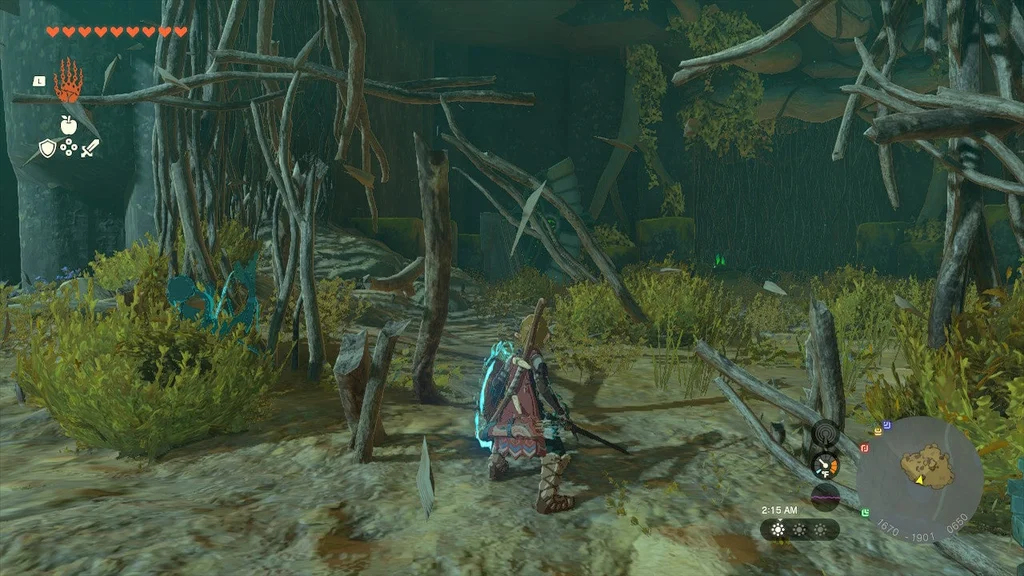This screenshot has width=1024, height=576.
Task: Open the sword weapon quick-select icon
Action: pos(90,149)
